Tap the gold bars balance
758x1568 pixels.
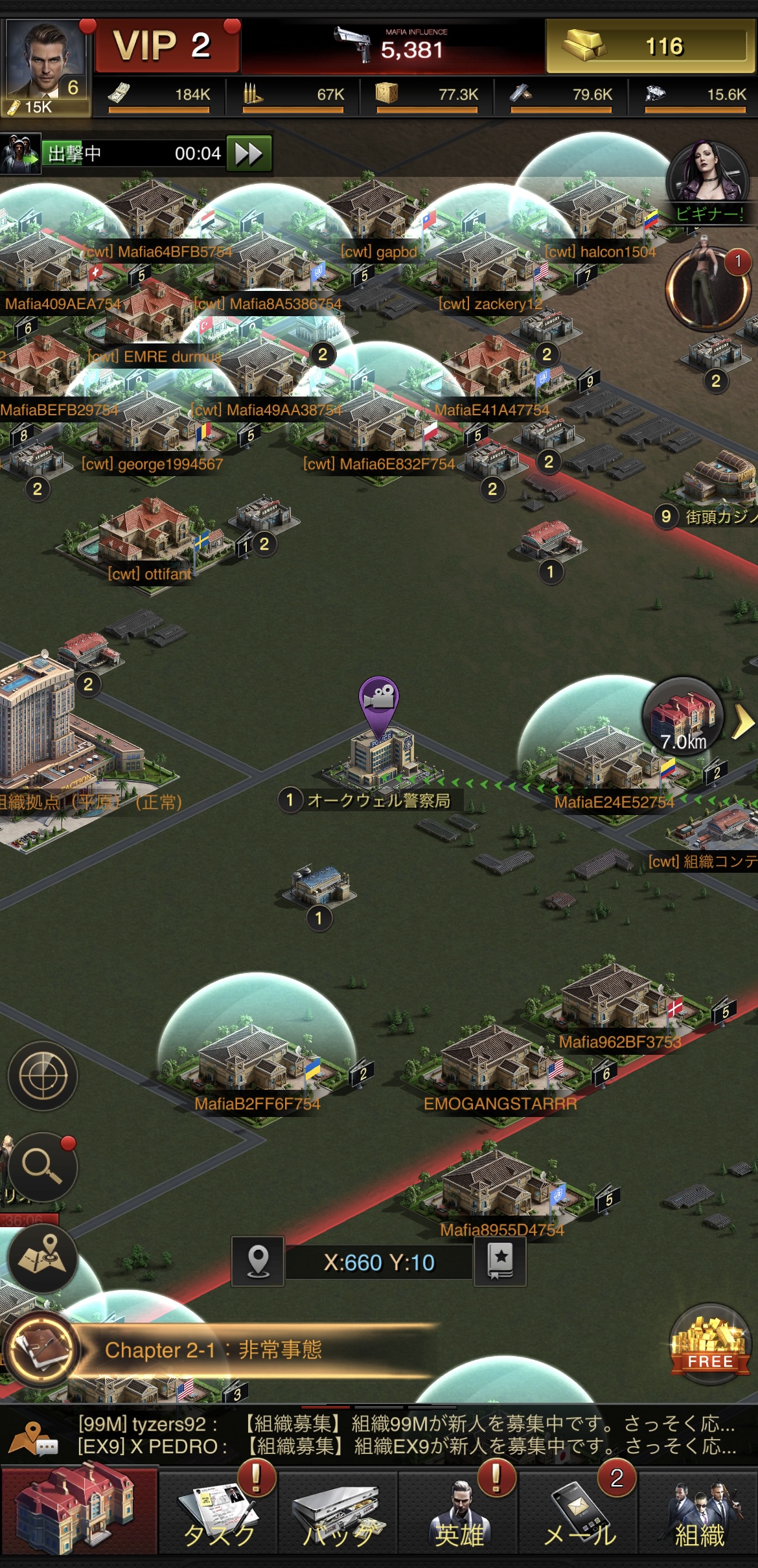pos(650,46)
